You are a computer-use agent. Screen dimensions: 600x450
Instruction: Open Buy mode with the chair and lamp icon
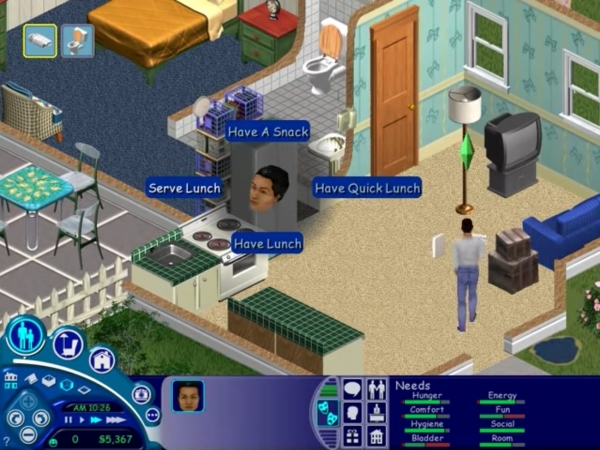[67, 343]
